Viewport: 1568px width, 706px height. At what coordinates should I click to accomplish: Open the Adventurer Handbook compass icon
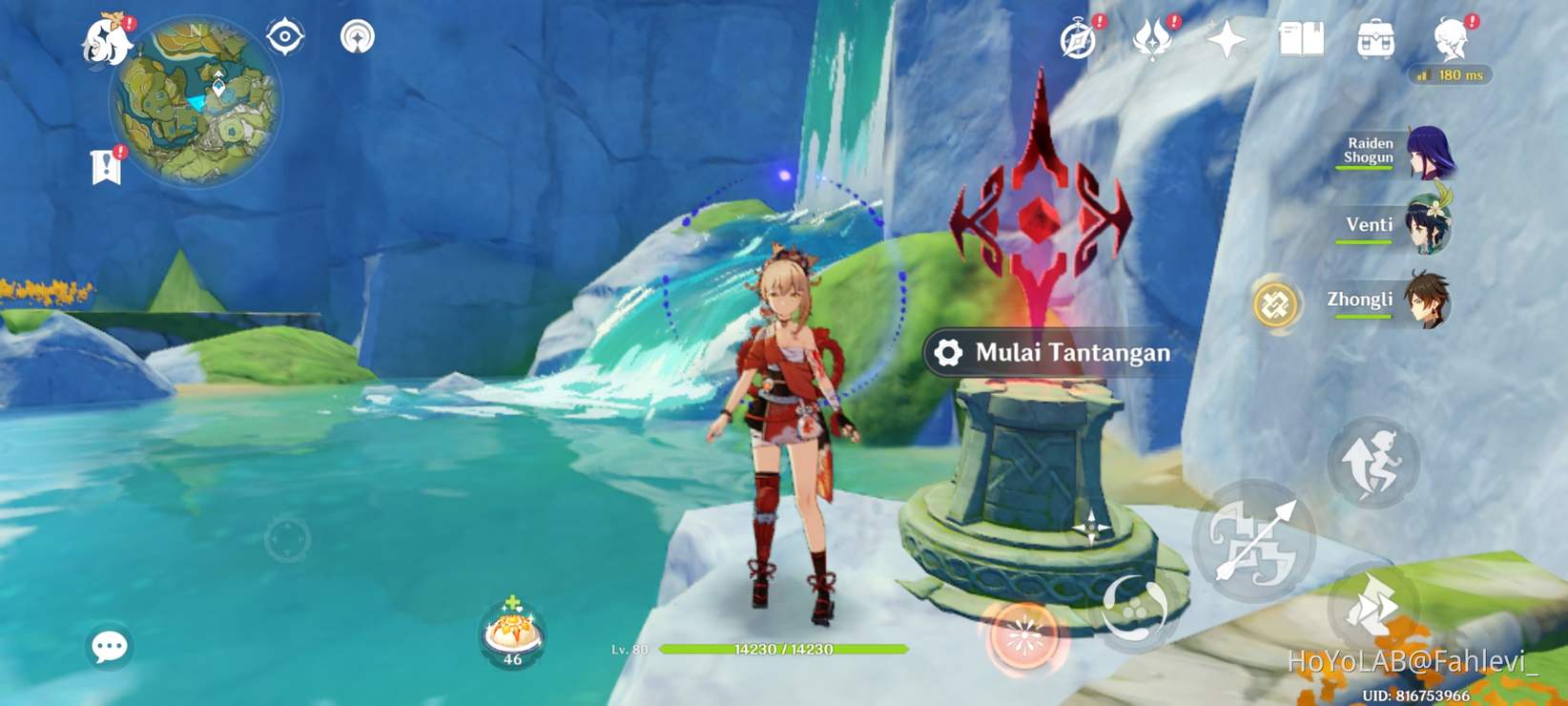pos(1076,38)
